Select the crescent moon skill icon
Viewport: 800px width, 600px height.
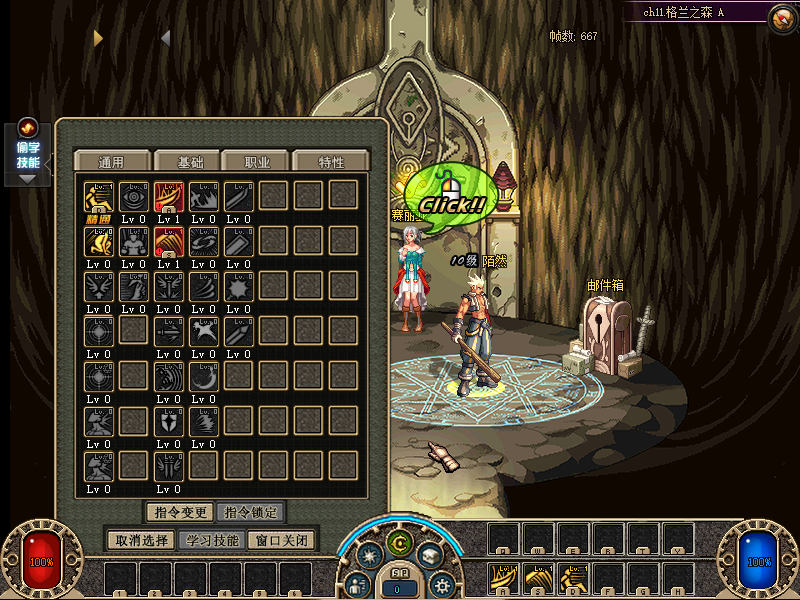203,376
